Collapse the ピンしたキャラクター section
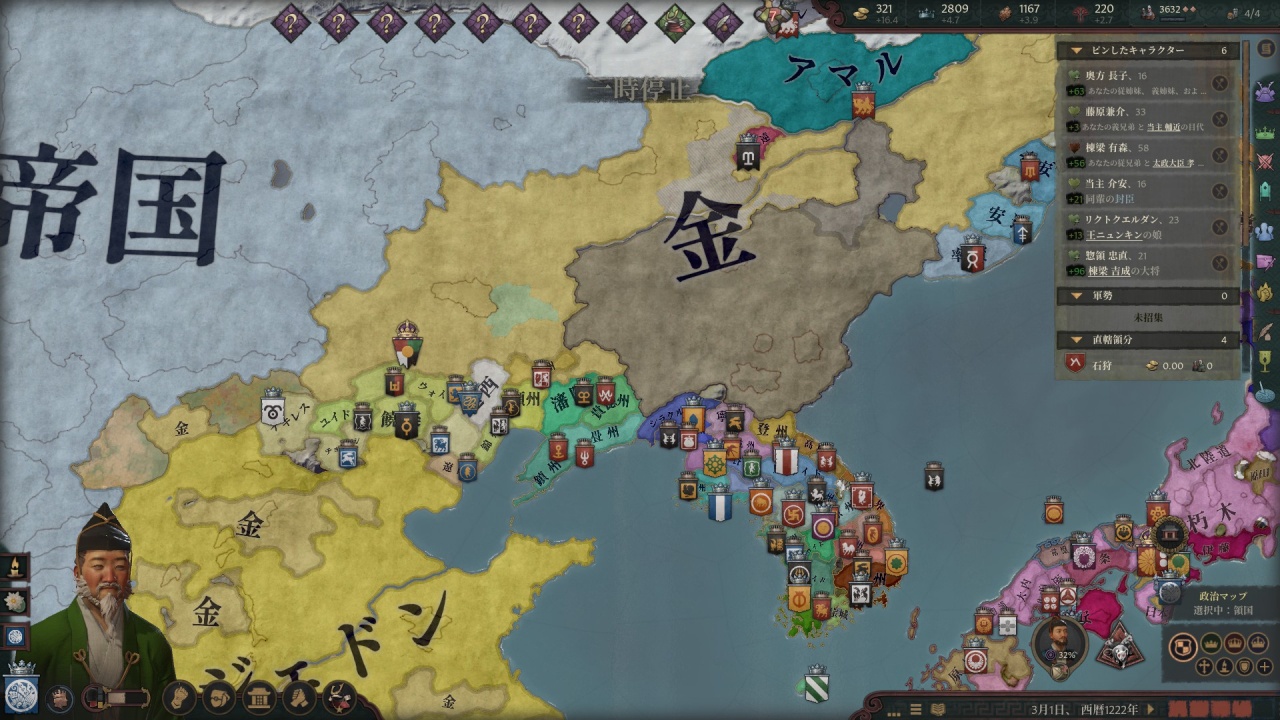1280x720 pixels. click(1077, 50)
